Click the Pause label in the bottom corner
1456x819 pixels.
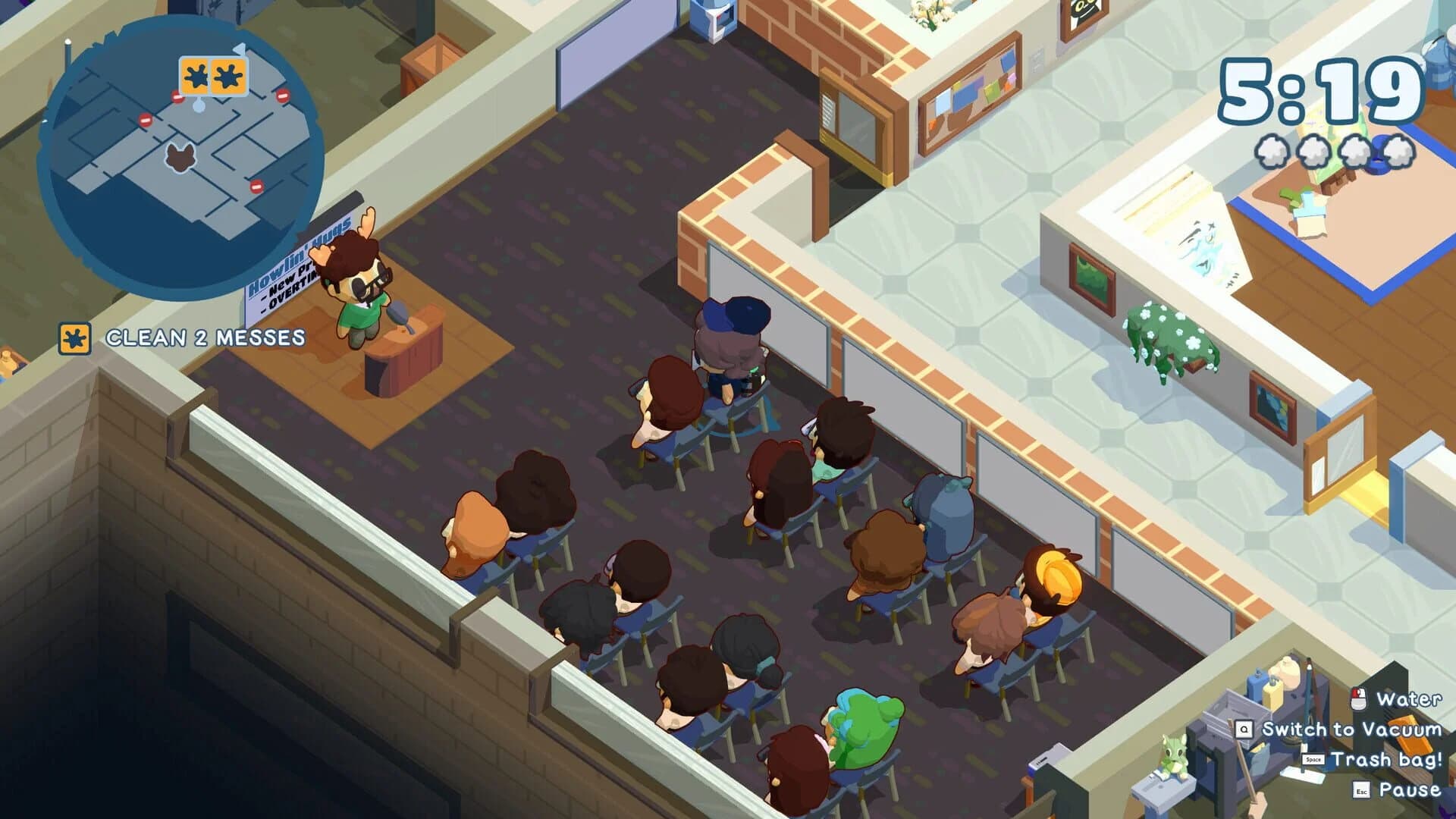pos(1410,791)
